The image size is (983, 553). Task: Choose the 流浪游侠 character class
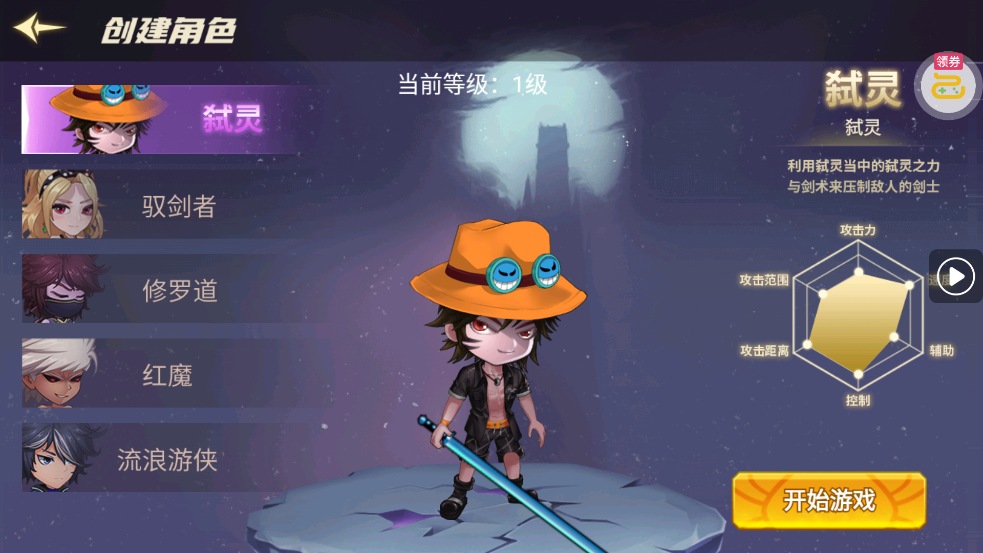click(160, 459)
